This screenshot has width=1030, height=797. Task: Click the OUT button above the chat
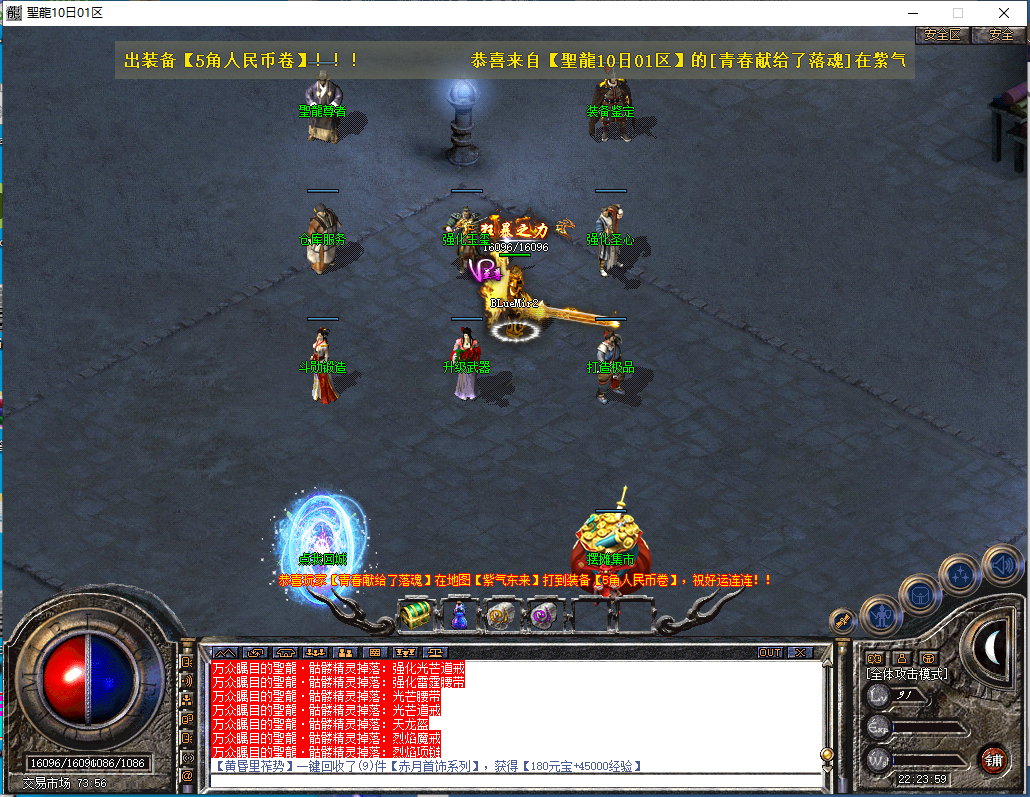tap(769, 652)
